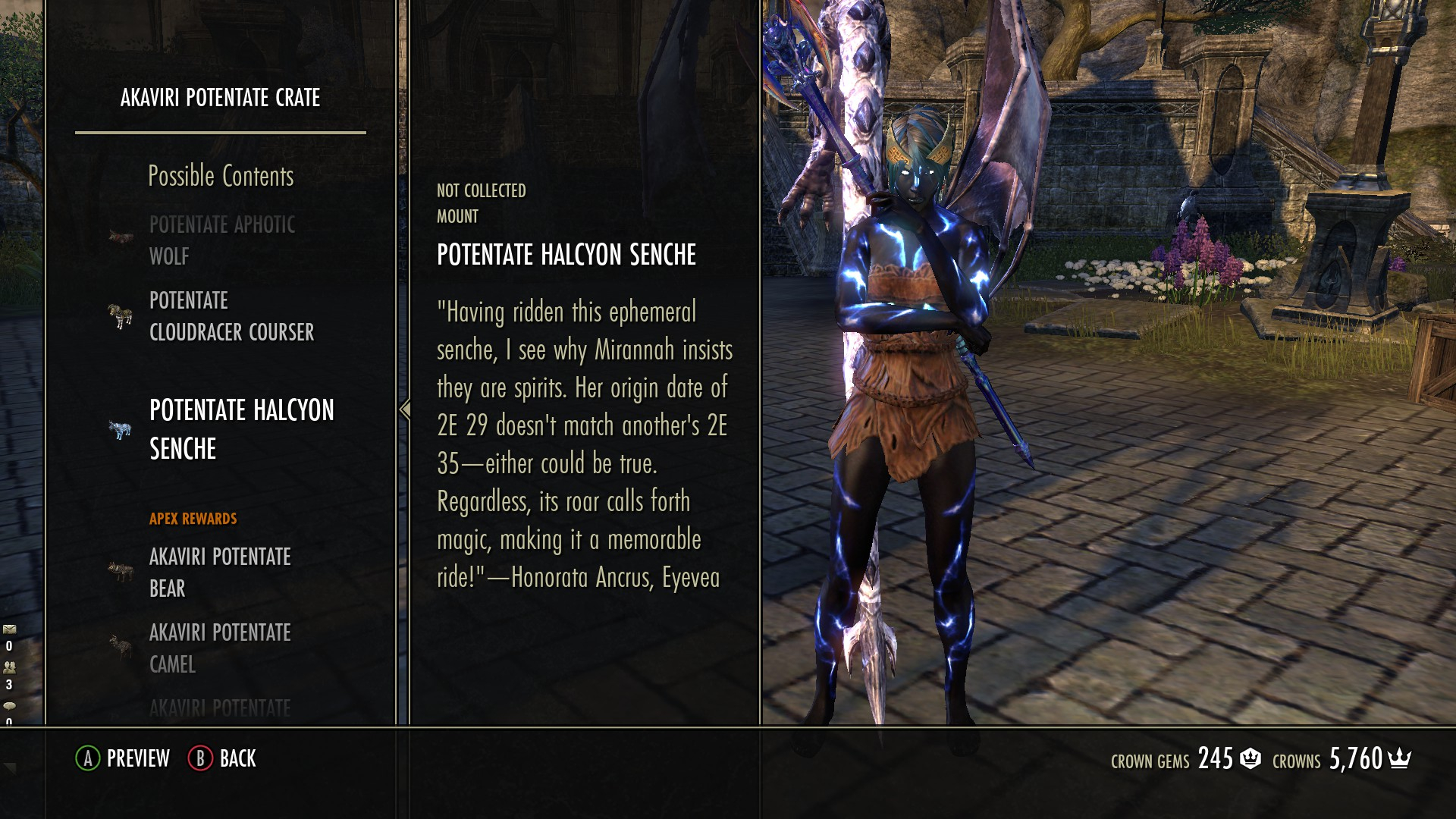Select Potentate Aphotic Wolf entry
The height and width of the screenshot is (819, 1456).
221,240
